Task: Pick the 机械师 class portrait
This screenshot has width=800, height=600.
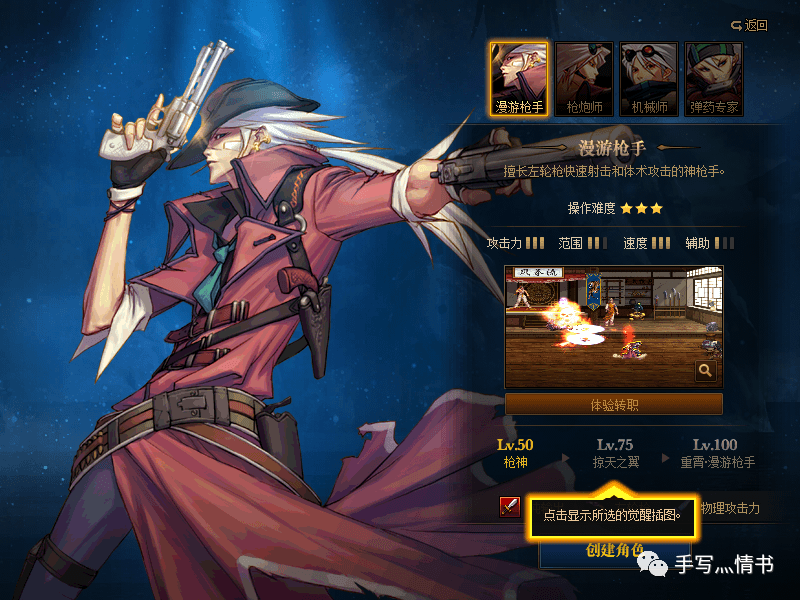Action: (648, 78)
